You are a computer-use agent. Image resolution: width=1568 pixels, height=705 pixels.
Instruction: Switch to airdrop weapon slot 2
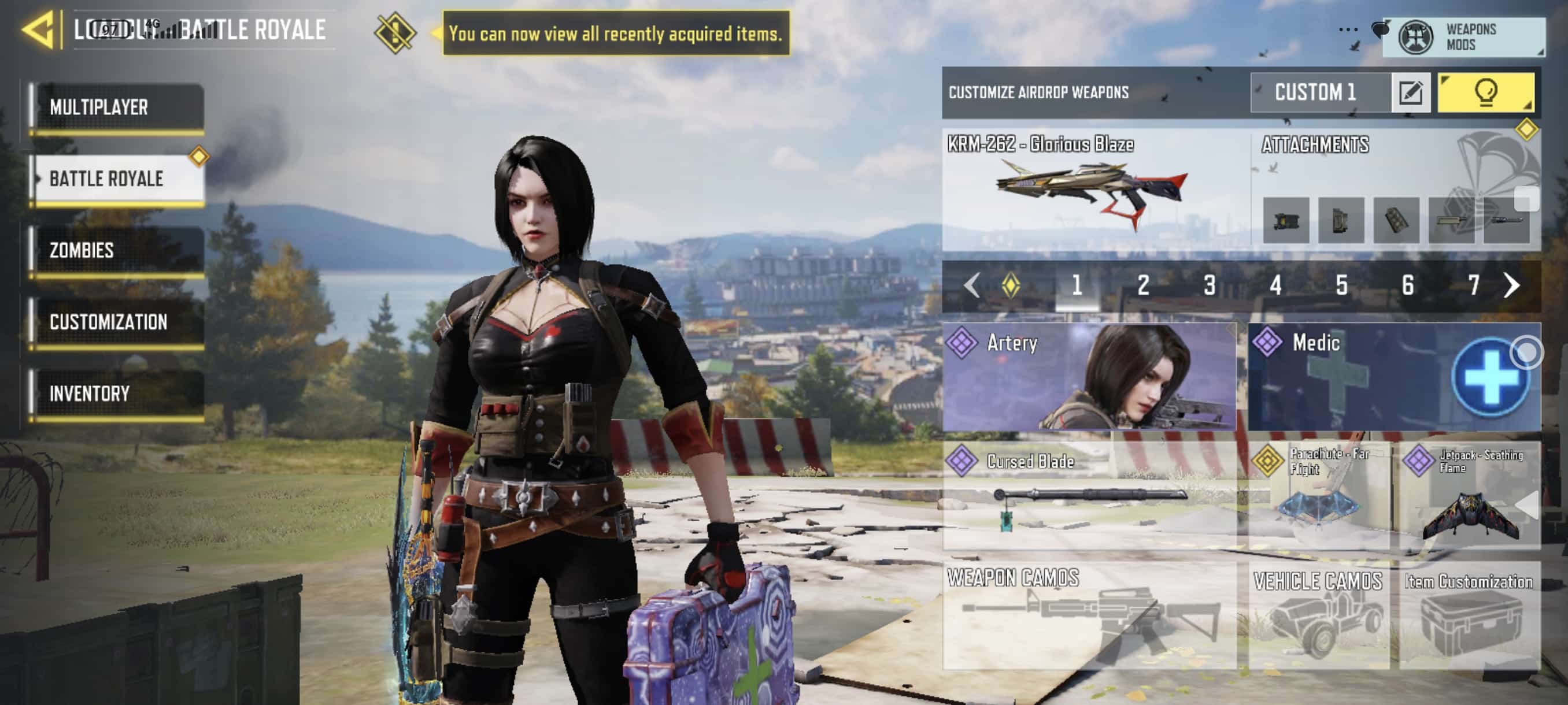[1143, 285]
